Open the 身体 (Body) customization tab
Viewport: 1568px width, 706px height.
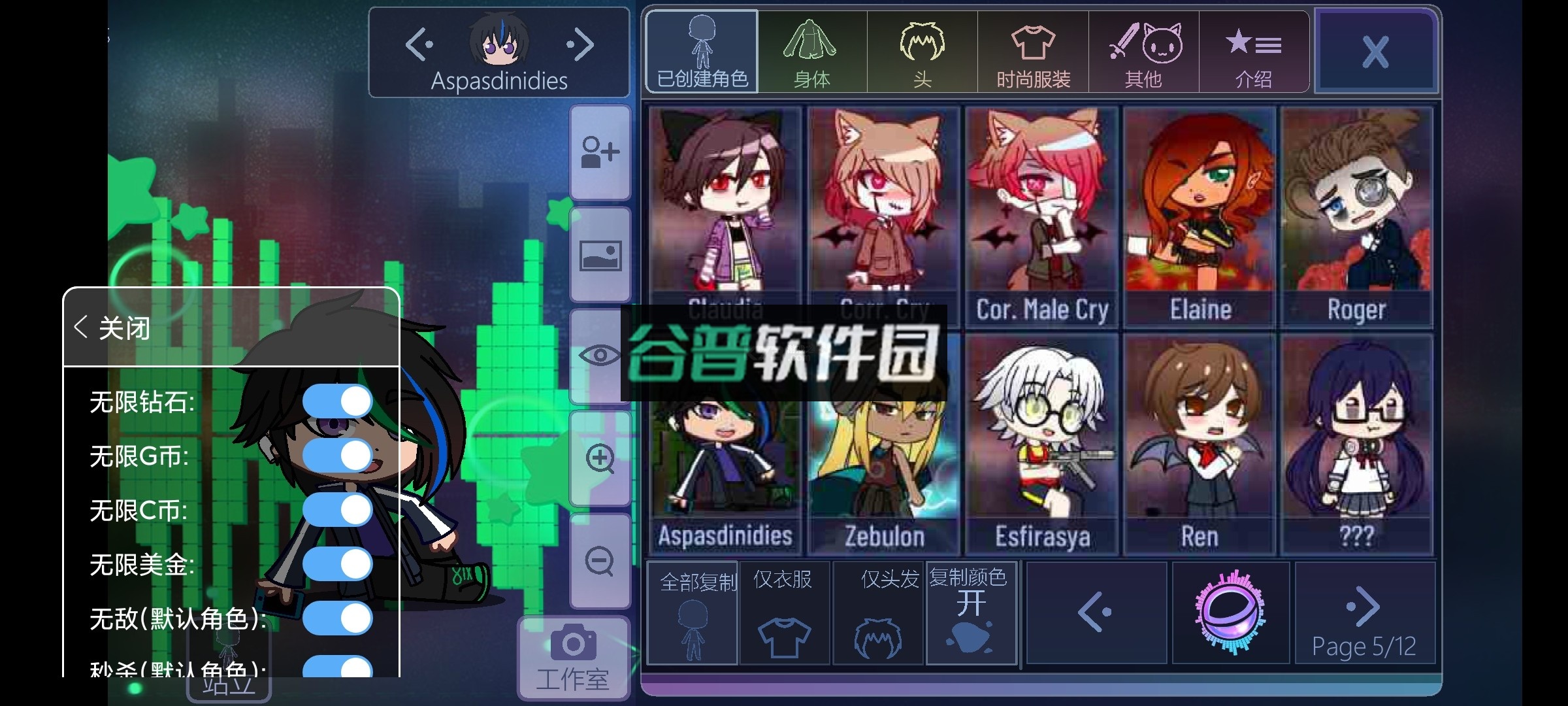(x=813, y=51)
